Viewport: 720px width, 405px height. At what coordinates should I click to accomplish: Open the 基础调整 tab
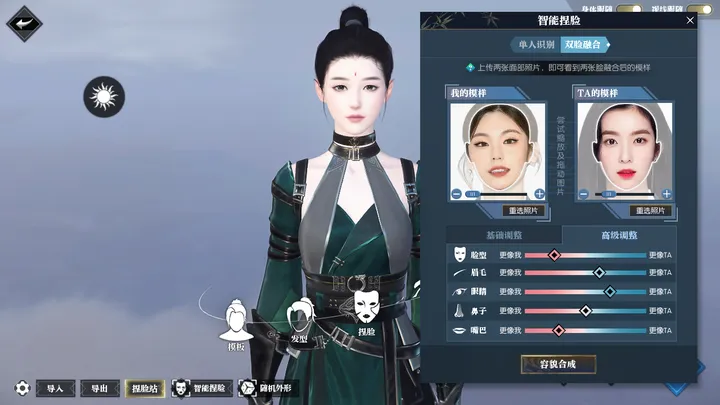pos(503,234)
